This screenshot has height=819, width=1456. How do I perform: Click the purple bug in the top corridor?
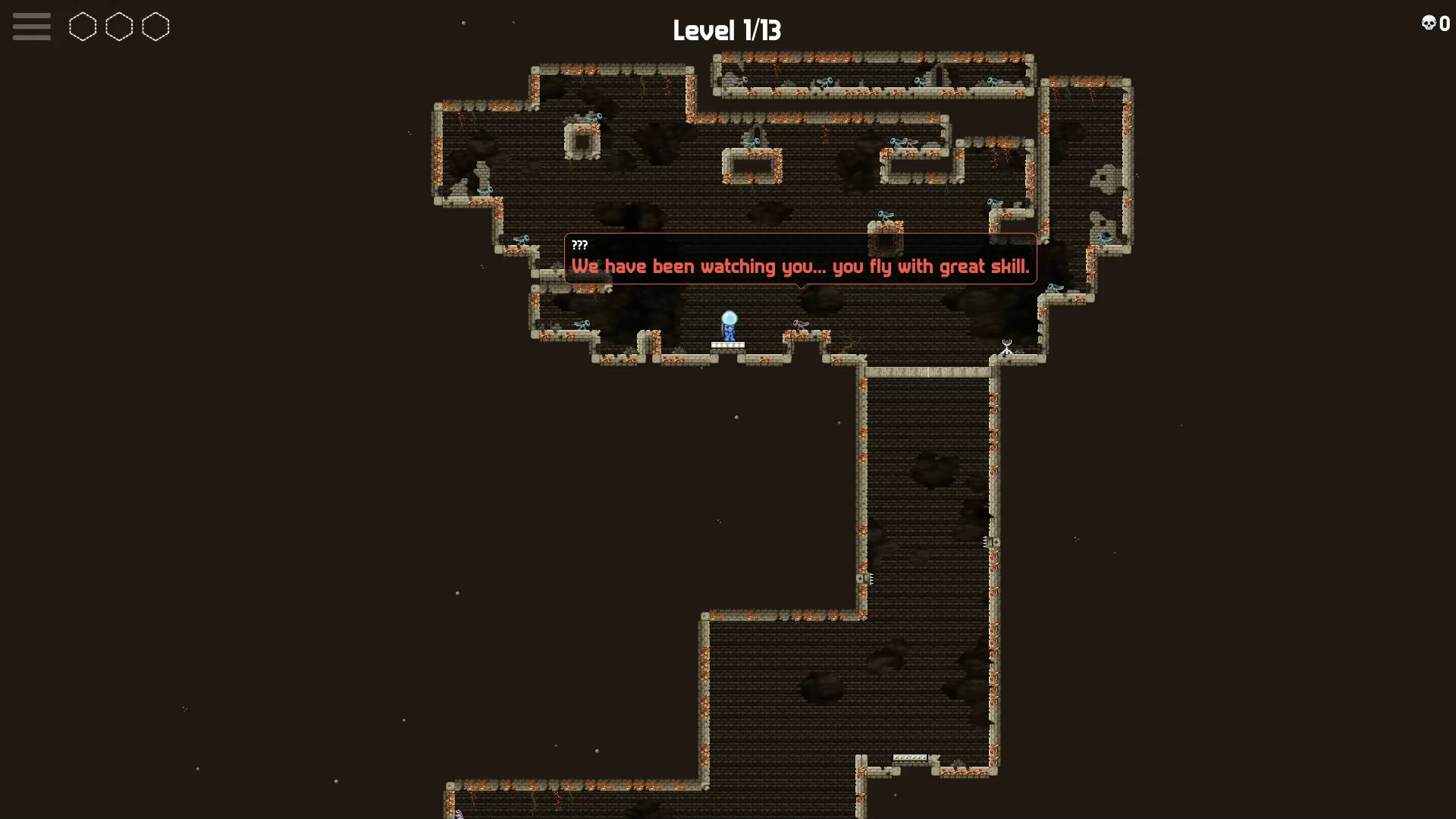[739, 80]
